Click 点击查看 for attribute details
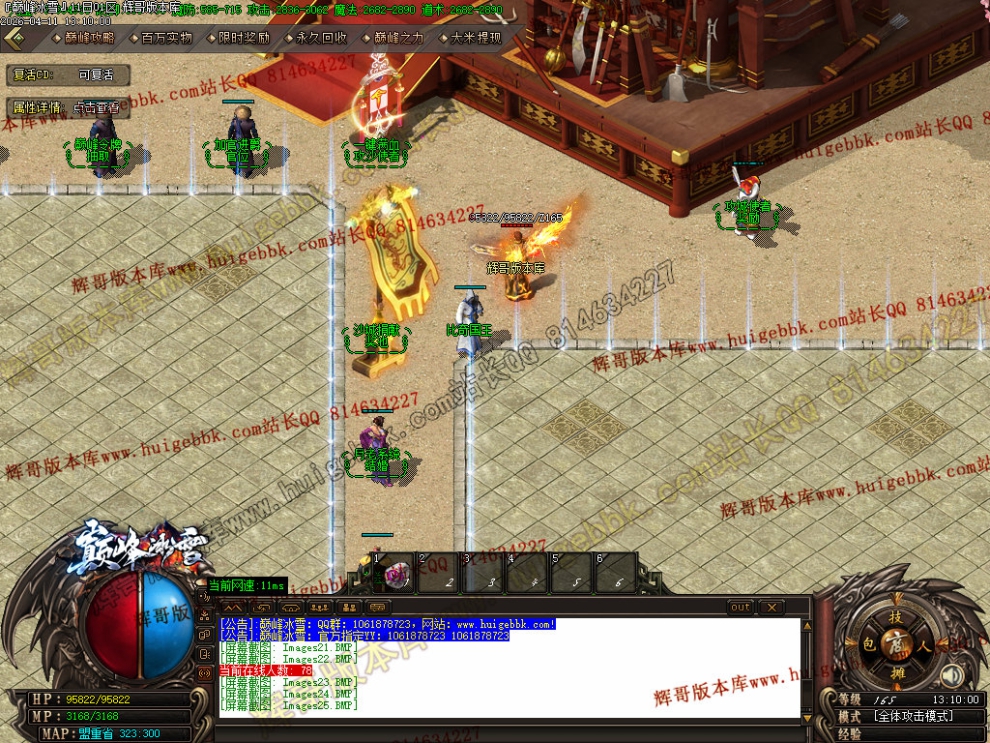Screen dimensions: 990x743 [x=96, y=107]
